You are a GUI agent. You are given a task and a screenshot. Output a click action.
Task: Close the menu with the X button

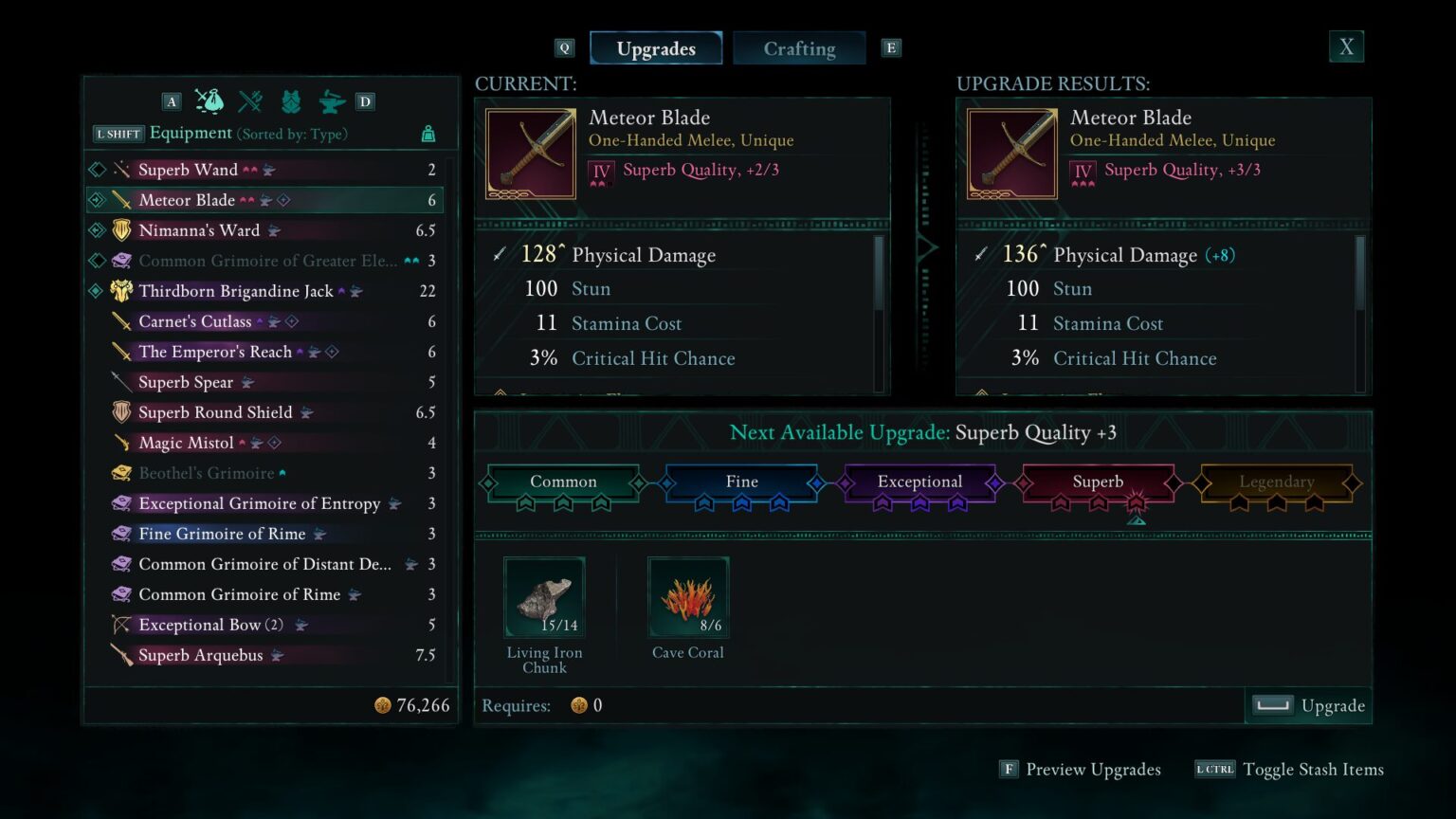1346,45
